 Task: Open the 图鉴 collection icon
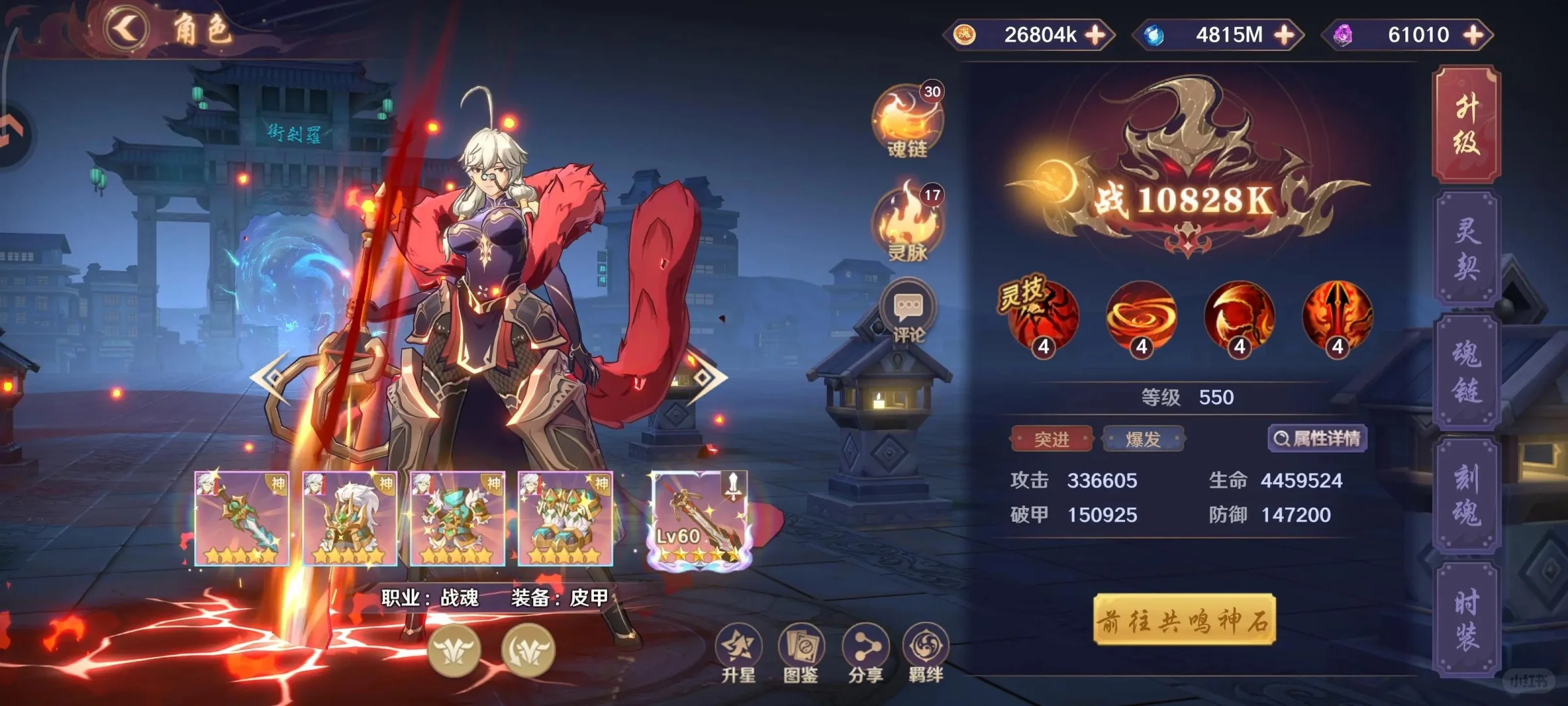pos(802,644)
